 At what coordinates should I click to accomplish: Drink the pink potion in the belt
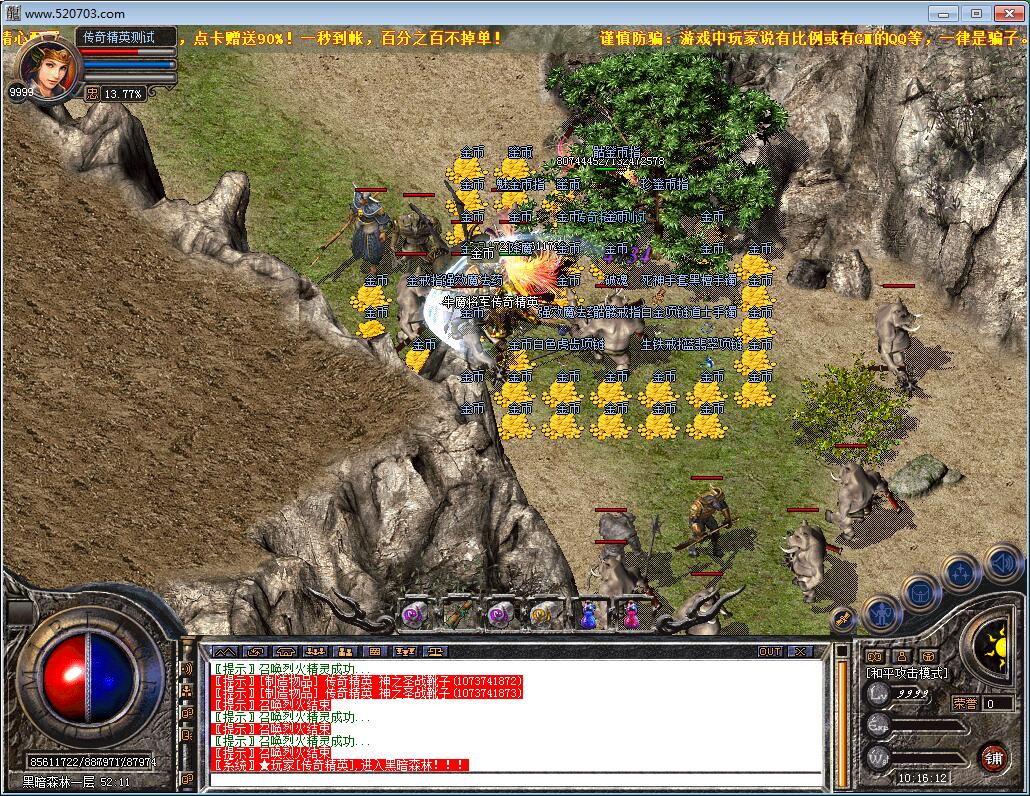[630, 614]
